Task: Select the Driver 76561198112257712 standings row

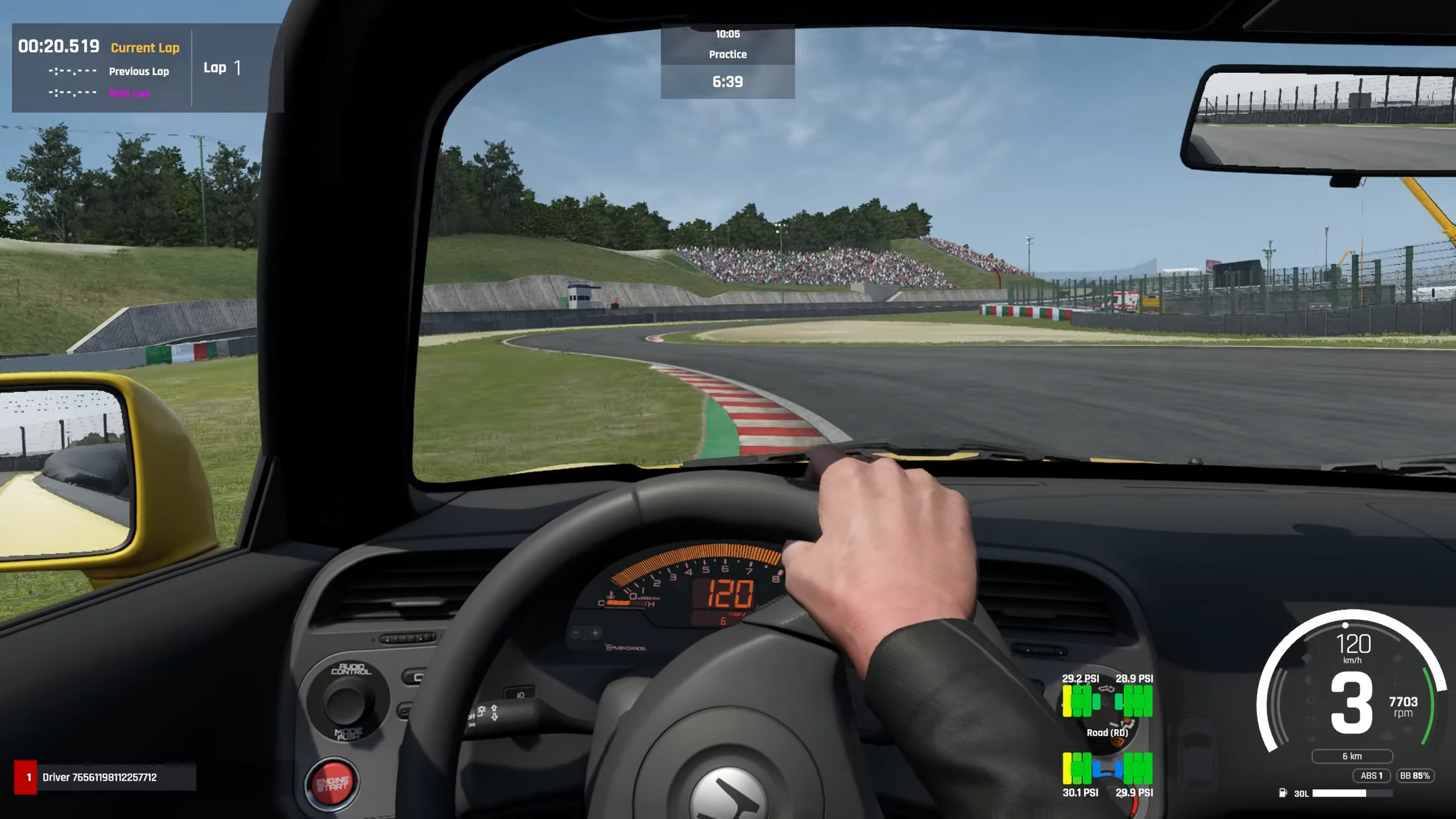Action: (105, 777)
